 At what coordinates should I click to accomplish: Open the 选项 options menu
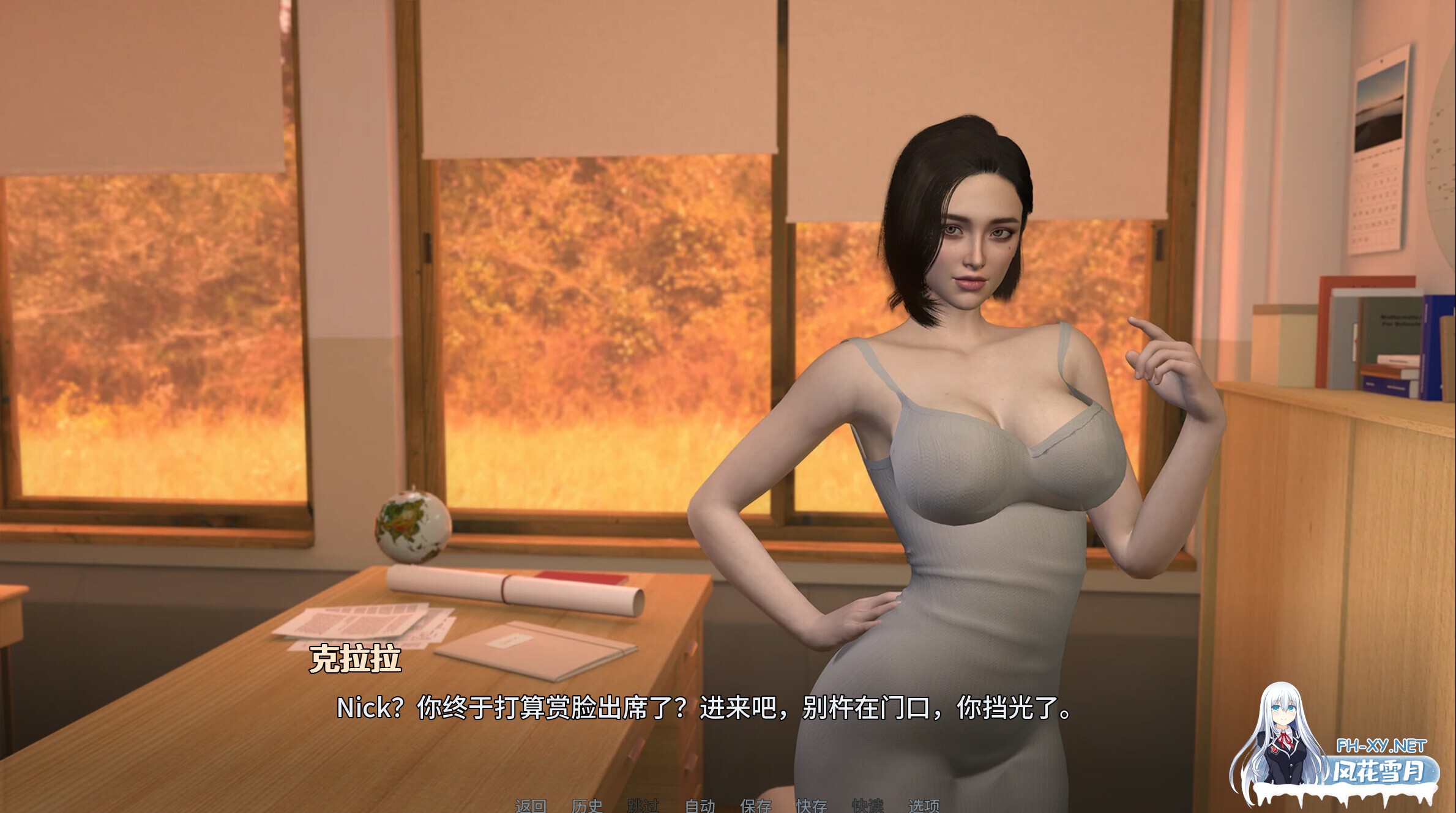coord(924,805)
